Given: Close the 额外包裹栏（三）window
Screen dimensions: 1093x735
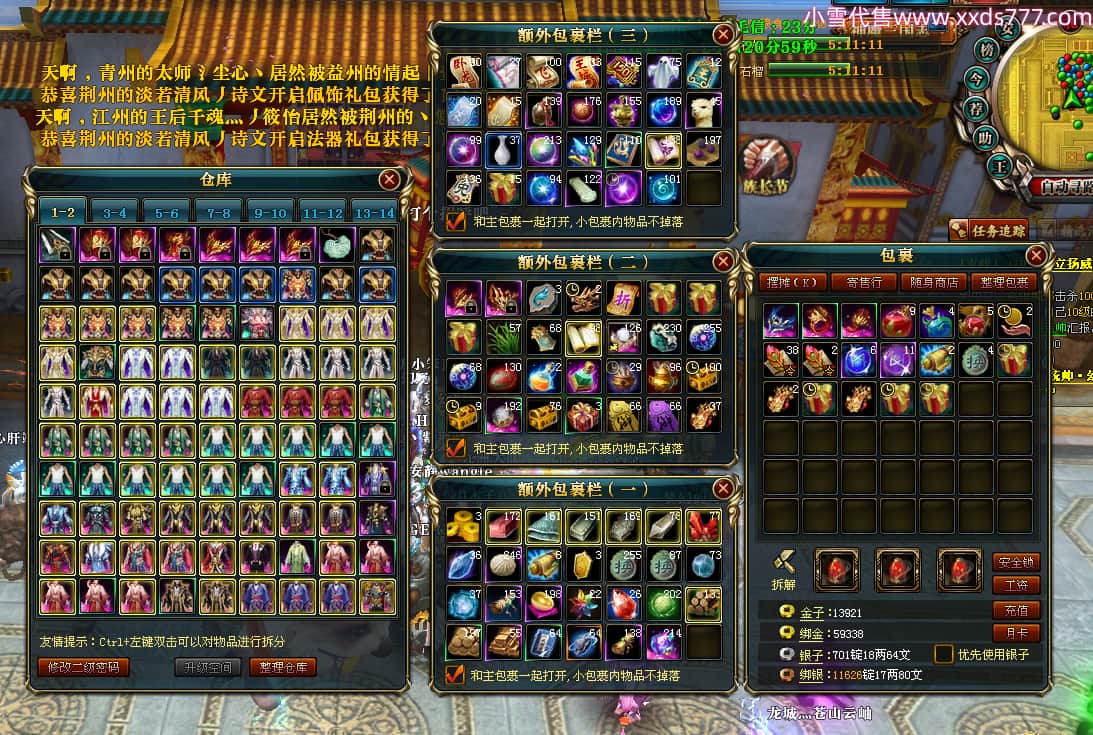Looking at the screenshot, I should (722, 35).
